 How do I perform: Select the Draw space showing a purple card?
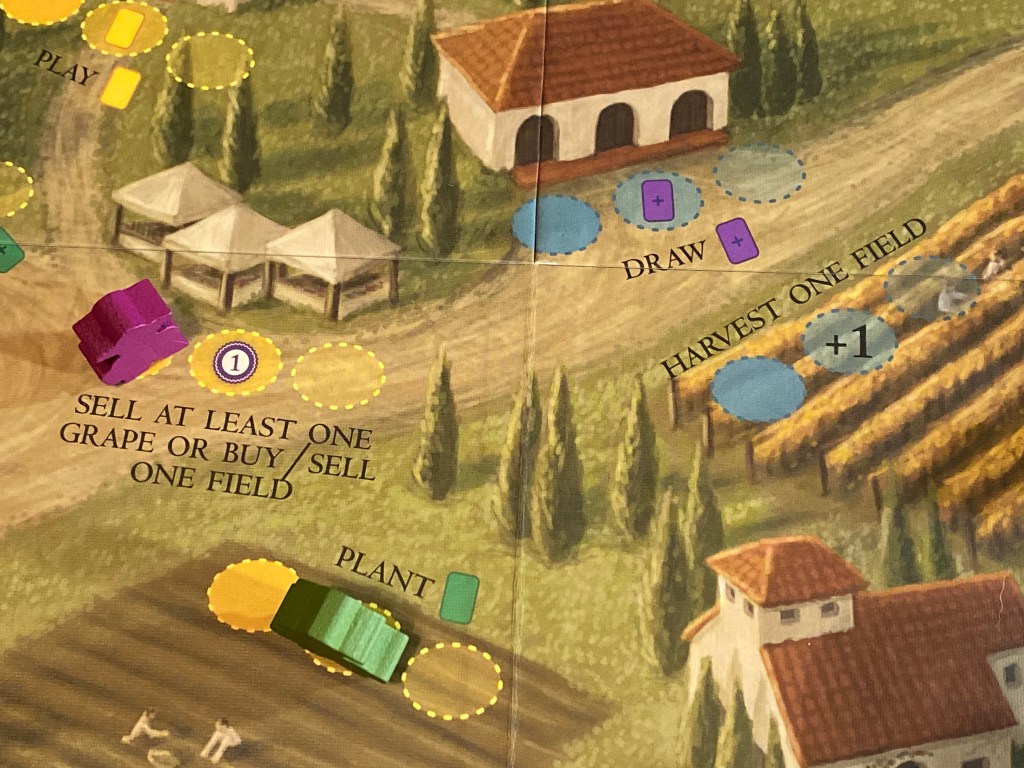tap(657, 201)
